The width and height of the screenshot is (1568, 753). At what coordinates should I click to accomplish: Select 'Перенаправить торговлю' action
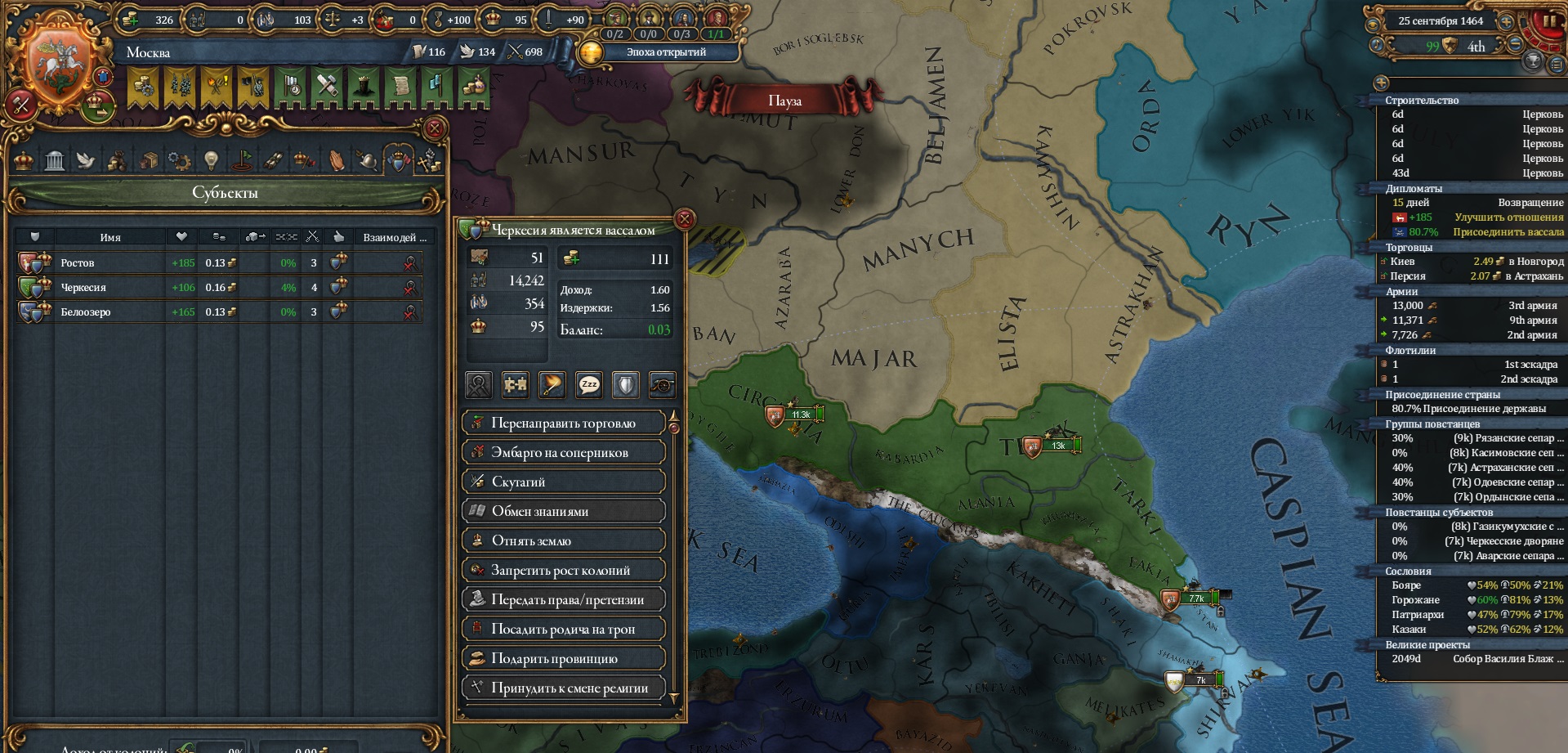click(563, 423)
